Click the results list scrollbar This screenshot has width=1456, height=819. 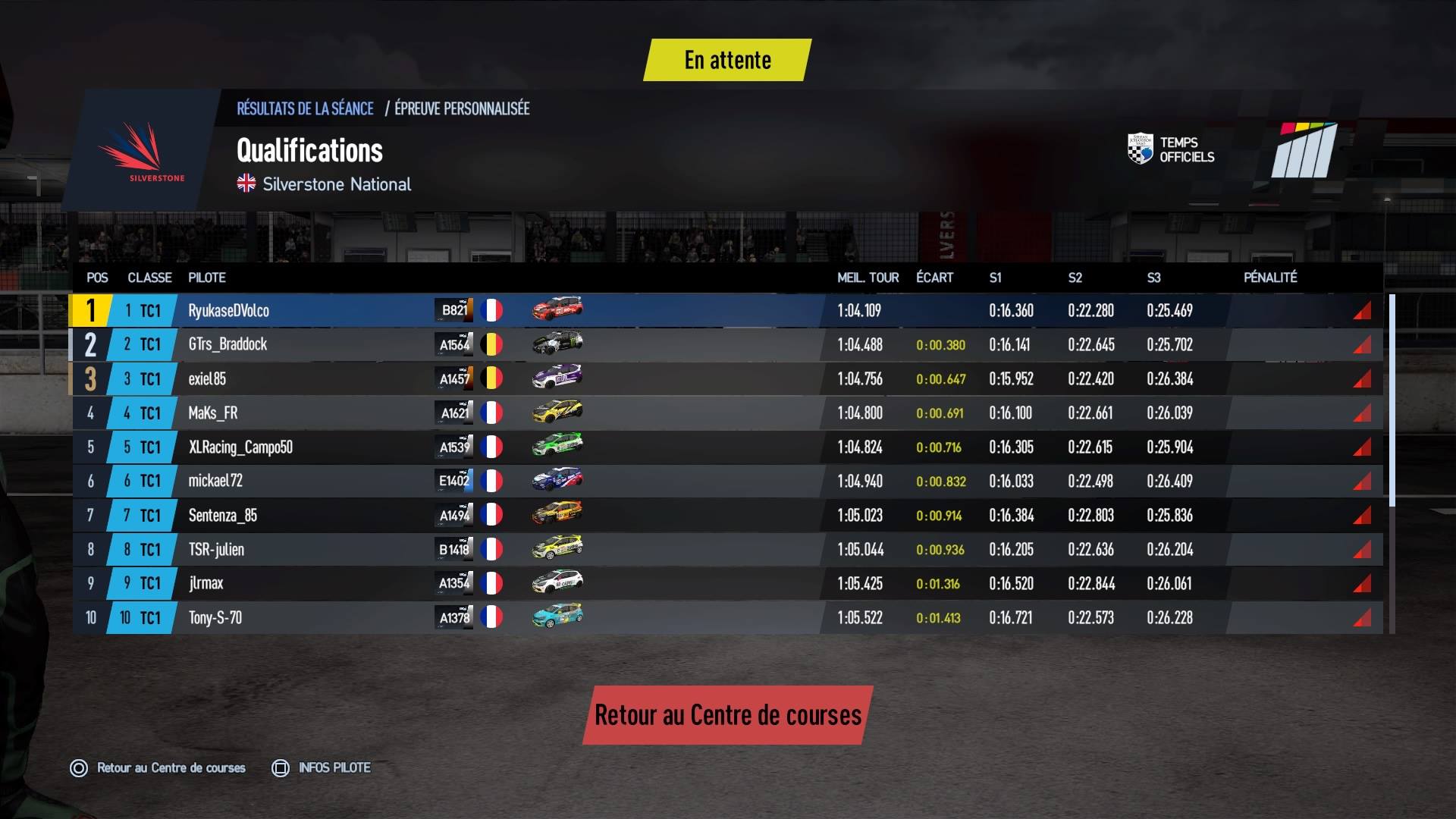1392,400
